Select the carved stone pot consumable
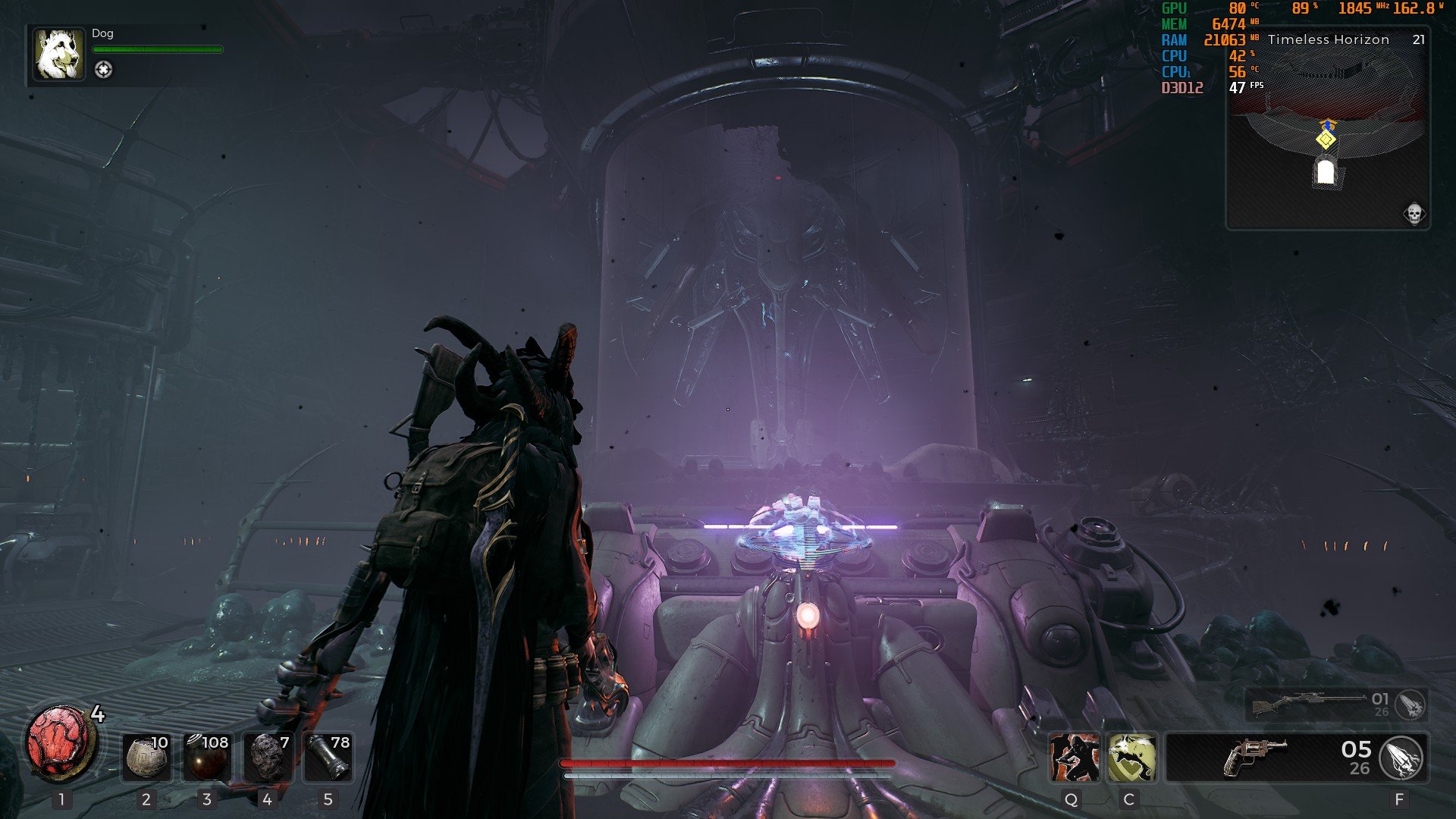Viewport: 1456px width, 819px height. (x=146, y=757)
